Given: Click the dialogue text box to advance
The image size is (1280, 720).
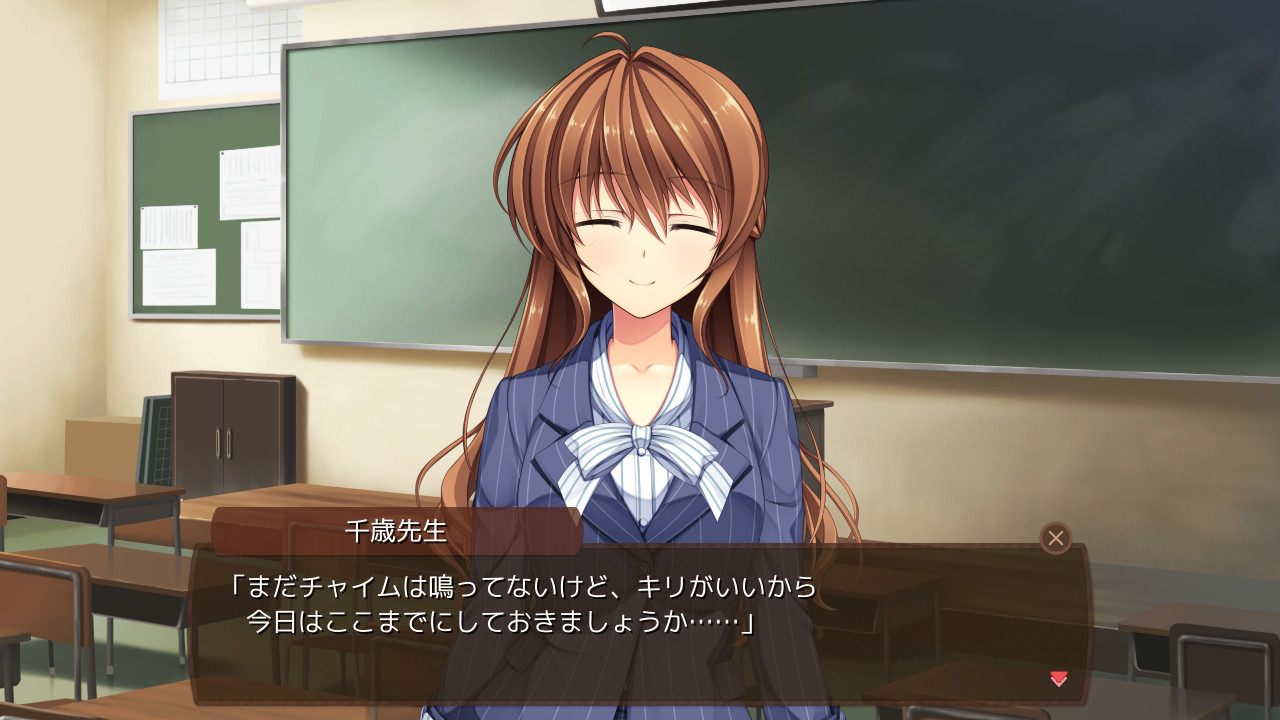Looking at the screenshot, I should [640, 630].
